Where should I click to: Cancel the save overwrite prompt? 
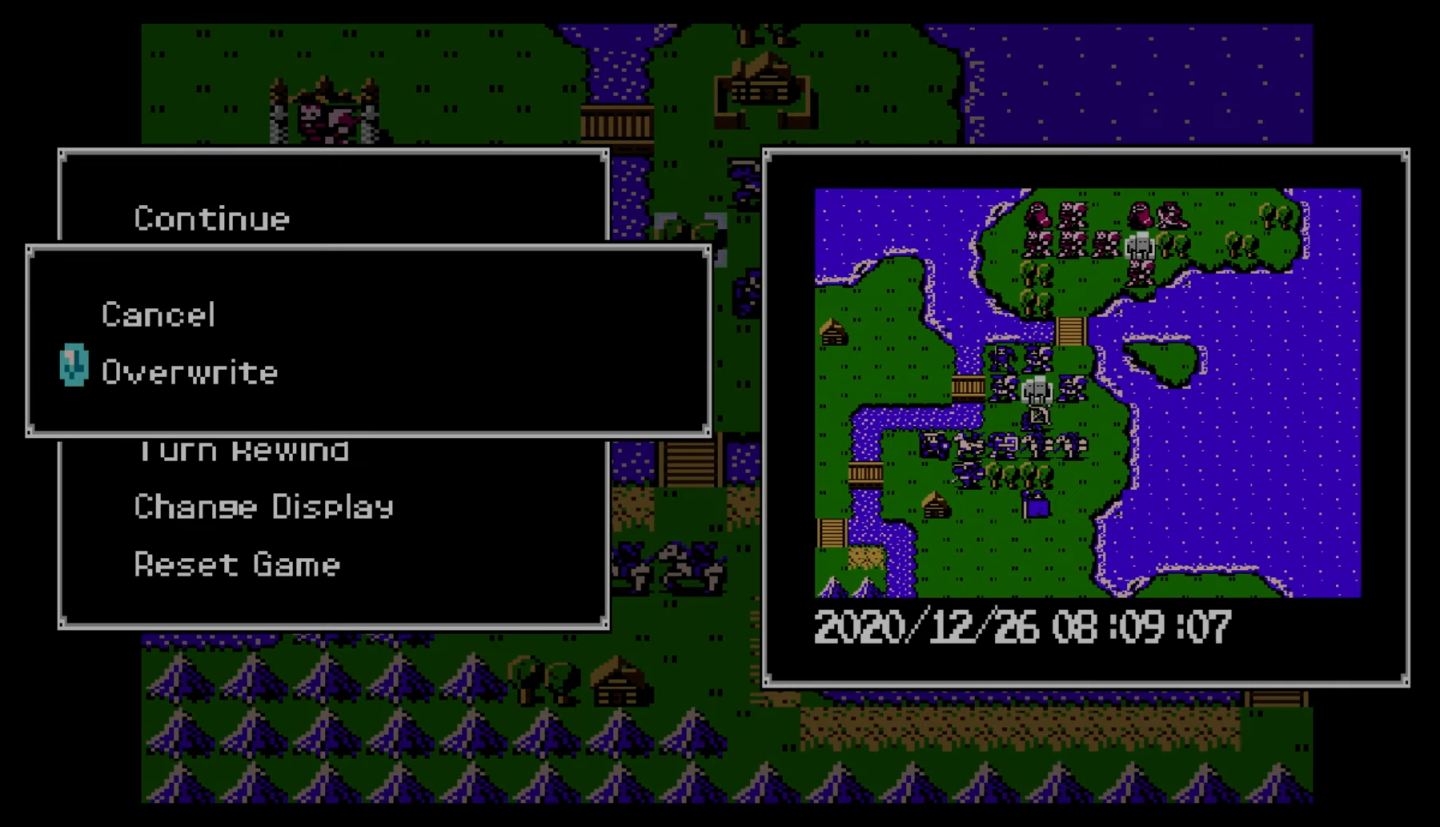158,315
